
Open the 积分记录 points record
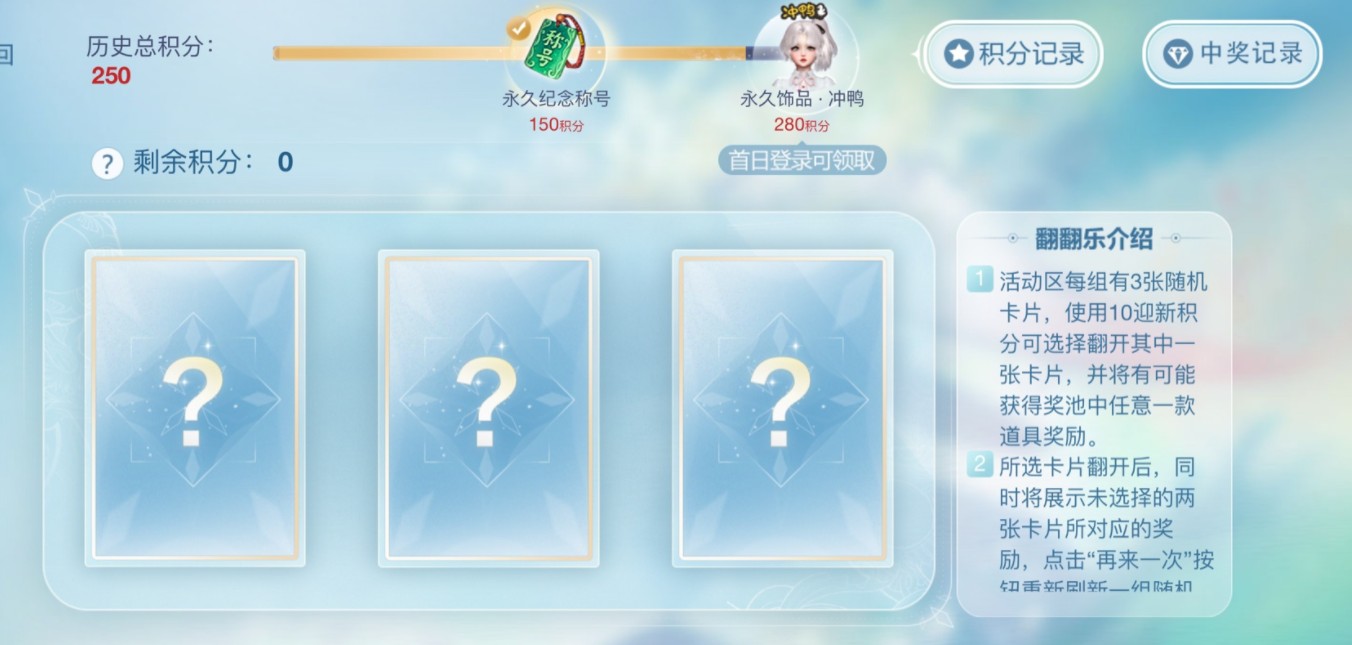pos(1013,54)
